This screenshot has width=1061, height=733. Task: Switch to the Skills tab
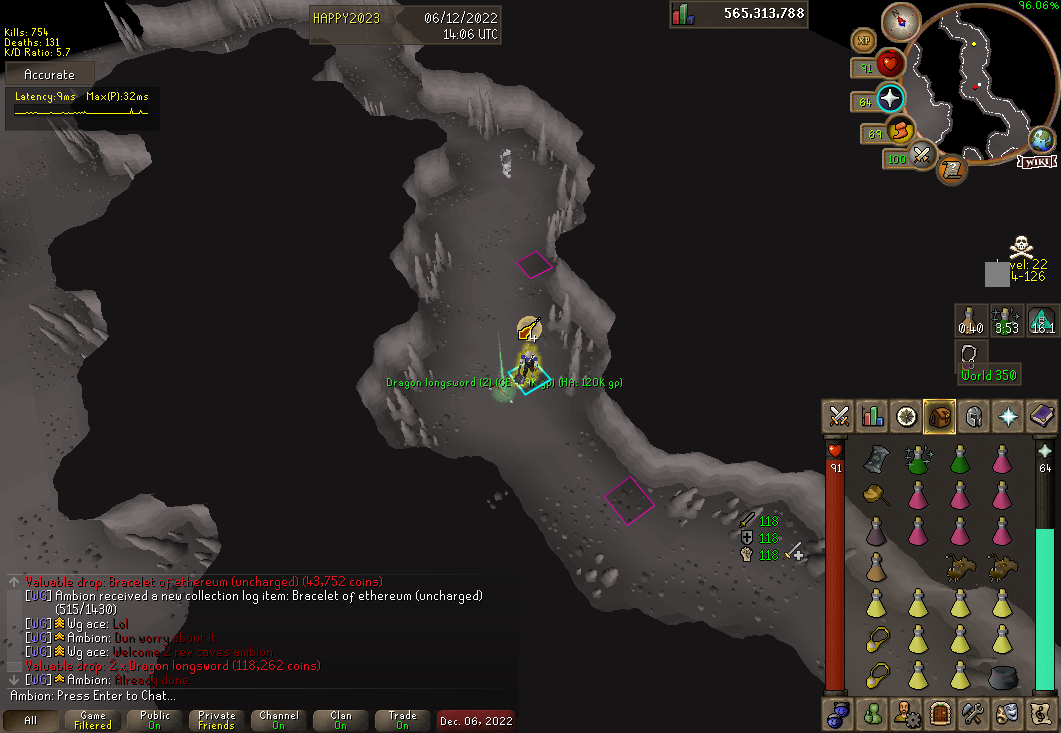click(x=873, y=416)
